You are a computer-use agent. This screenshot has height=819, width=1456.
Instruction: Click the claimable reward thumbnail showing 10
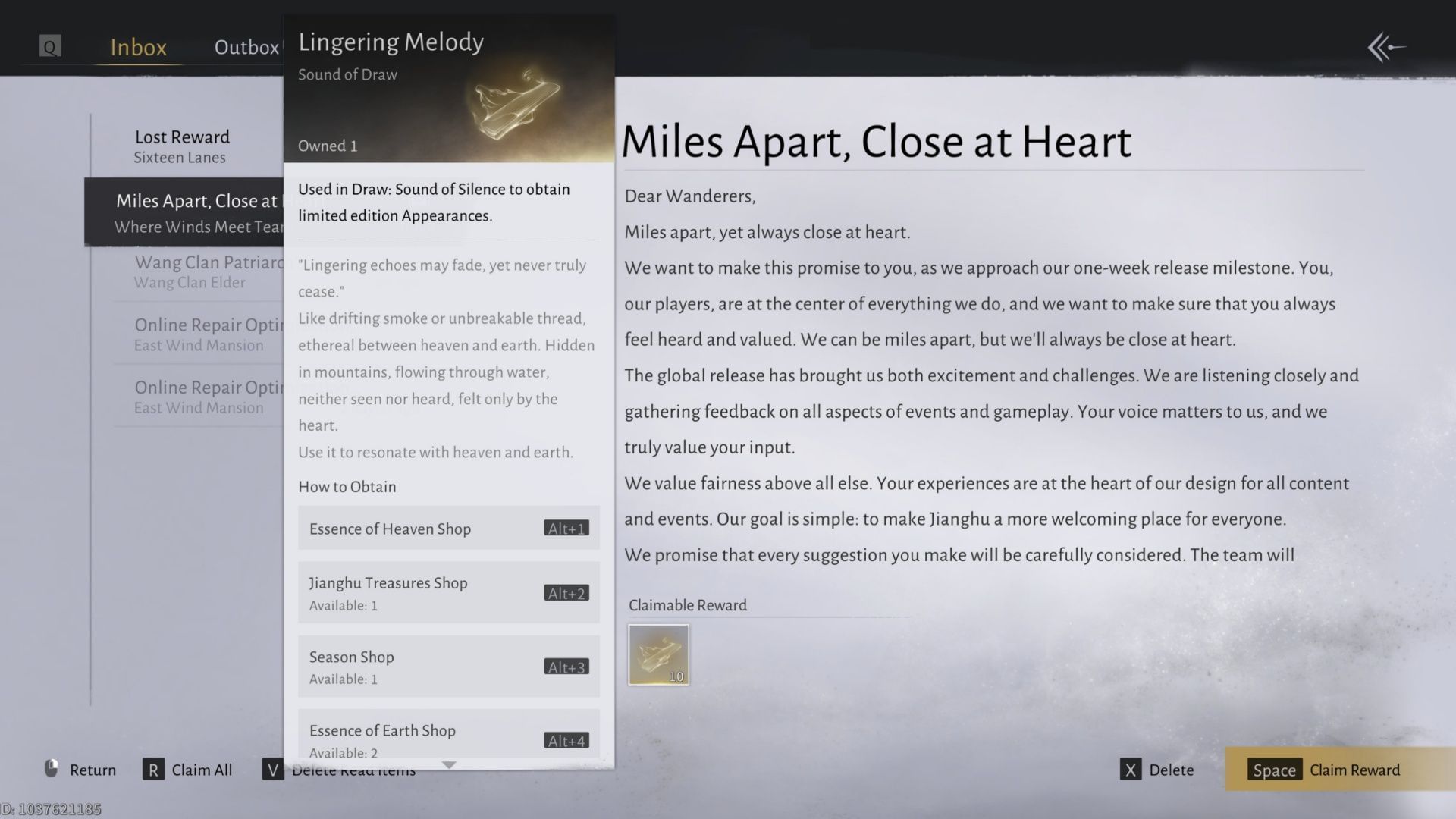click(x=658, y=654)
